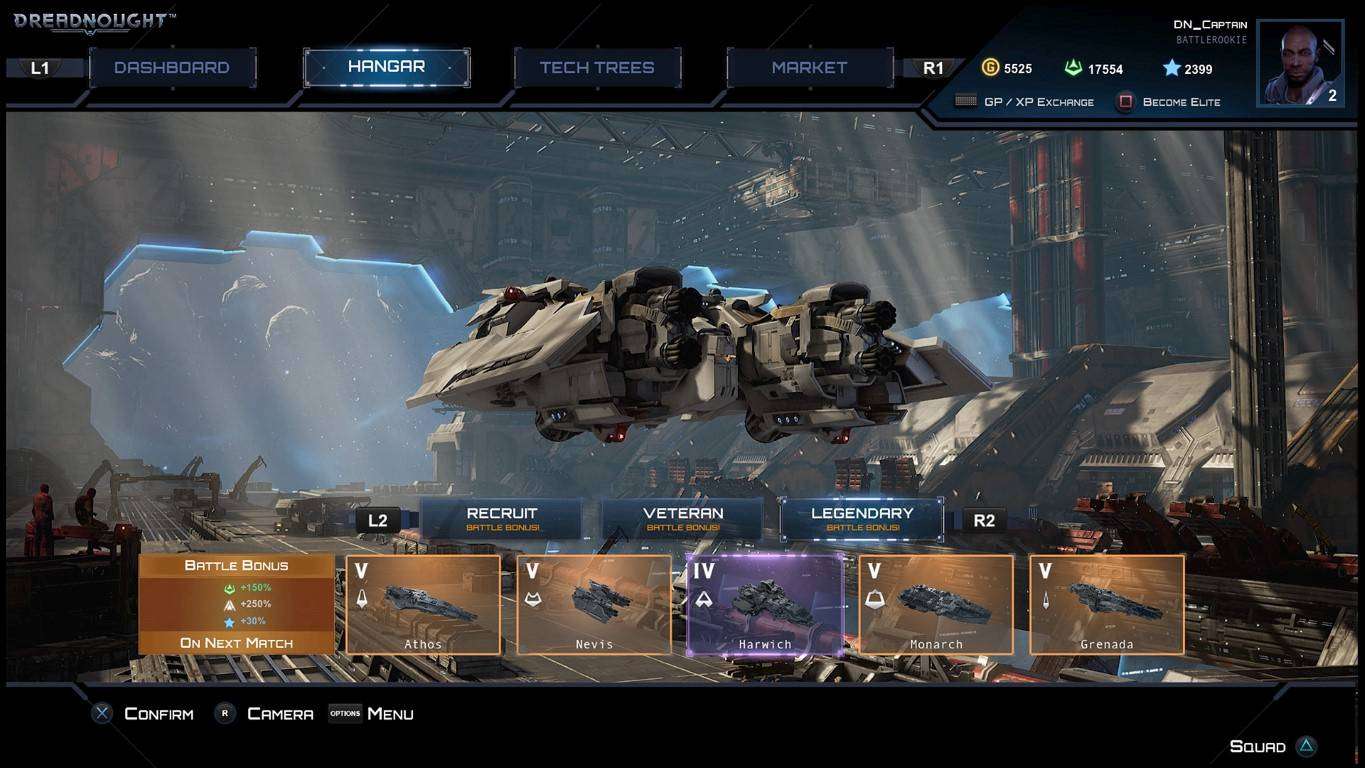Viewport: 1365px width, 768px height.
Task: Choose the Veteran fleet tab
Action: [683, 518]
